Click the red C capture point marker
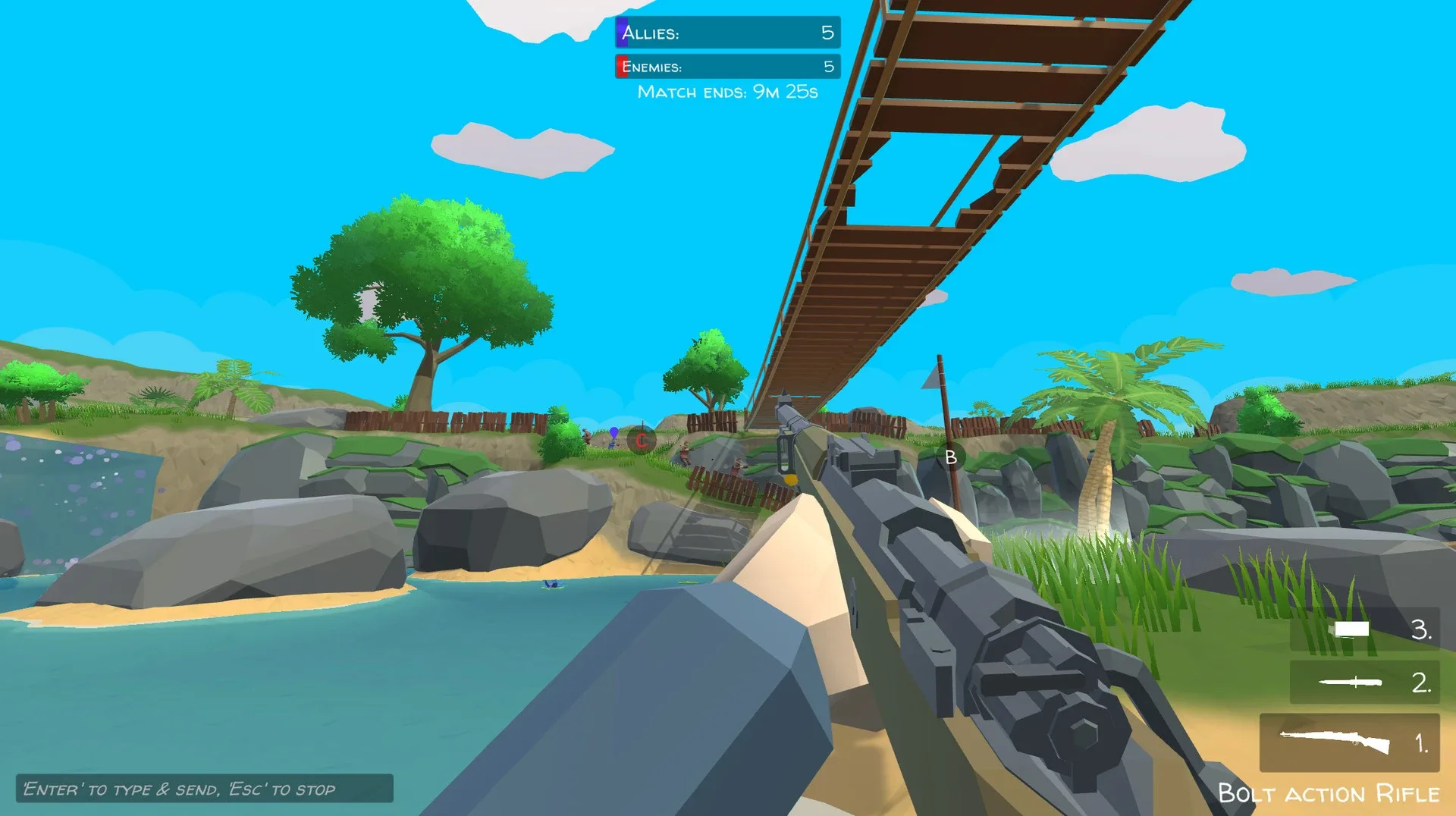Image resolution: width=1456 pixels, height=816 pixels. (642, 441)
